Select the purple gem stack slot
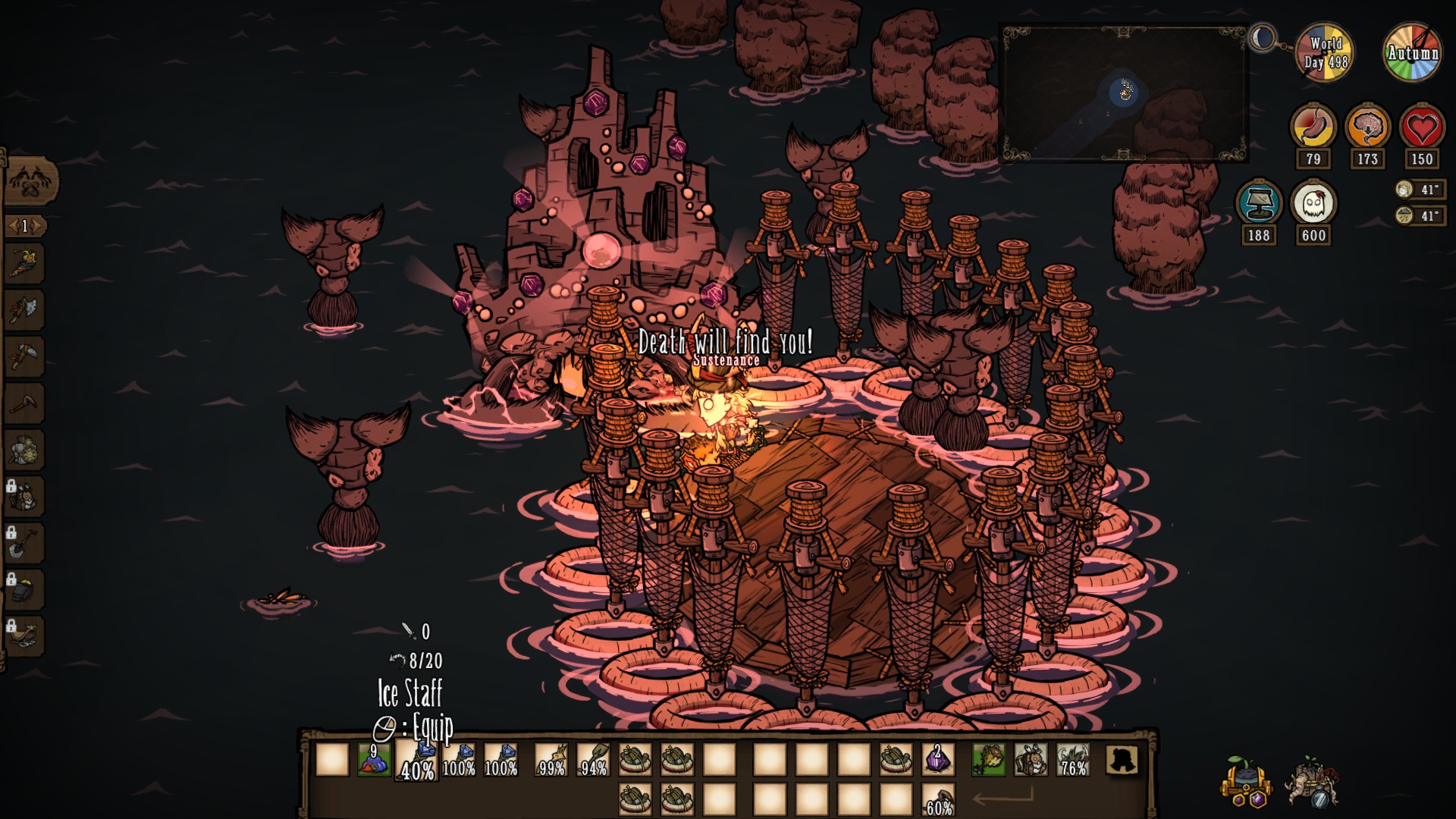This screenshot has width=1456, height=819. coord(937,759)
